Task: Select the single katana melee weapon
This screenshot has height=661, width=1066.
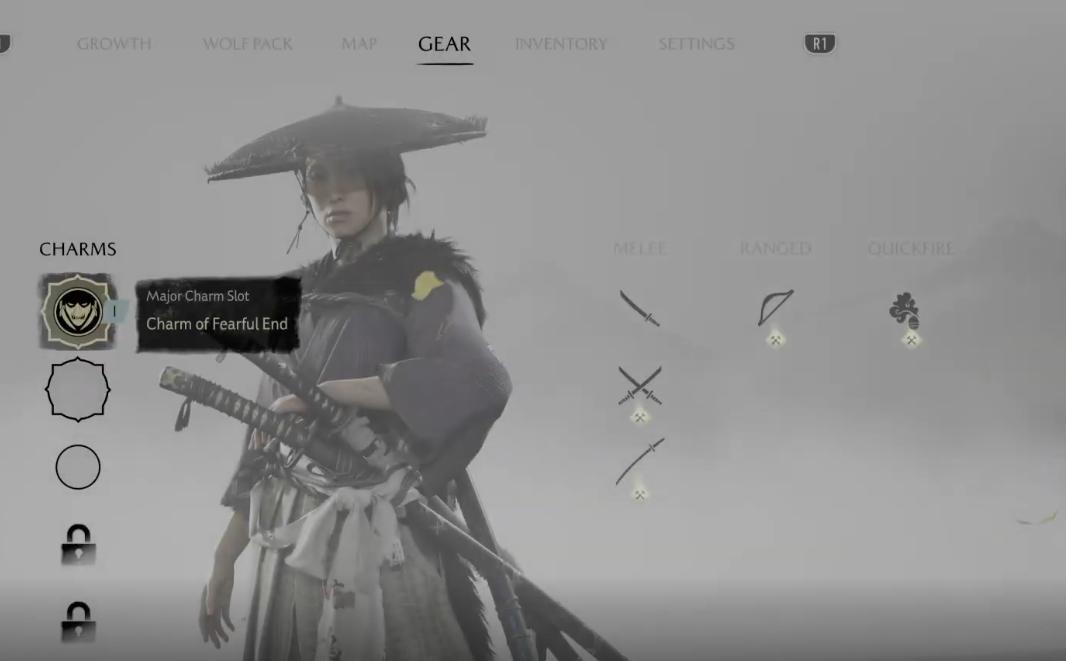Action: (x=639, y=308)
